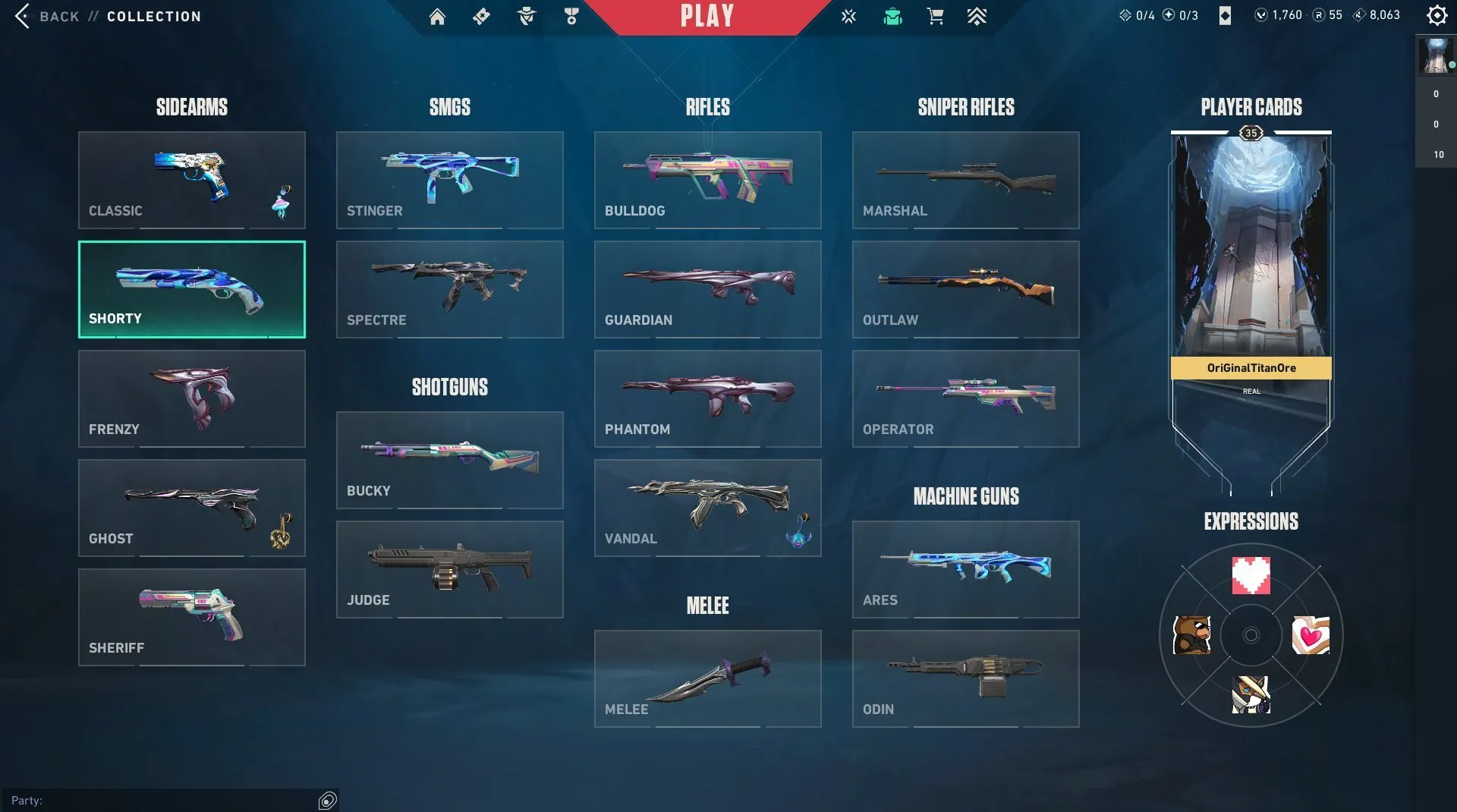Open the Agents screen
The height and width of the screenshot is (812, 1457).
click(x=526, y=15)
